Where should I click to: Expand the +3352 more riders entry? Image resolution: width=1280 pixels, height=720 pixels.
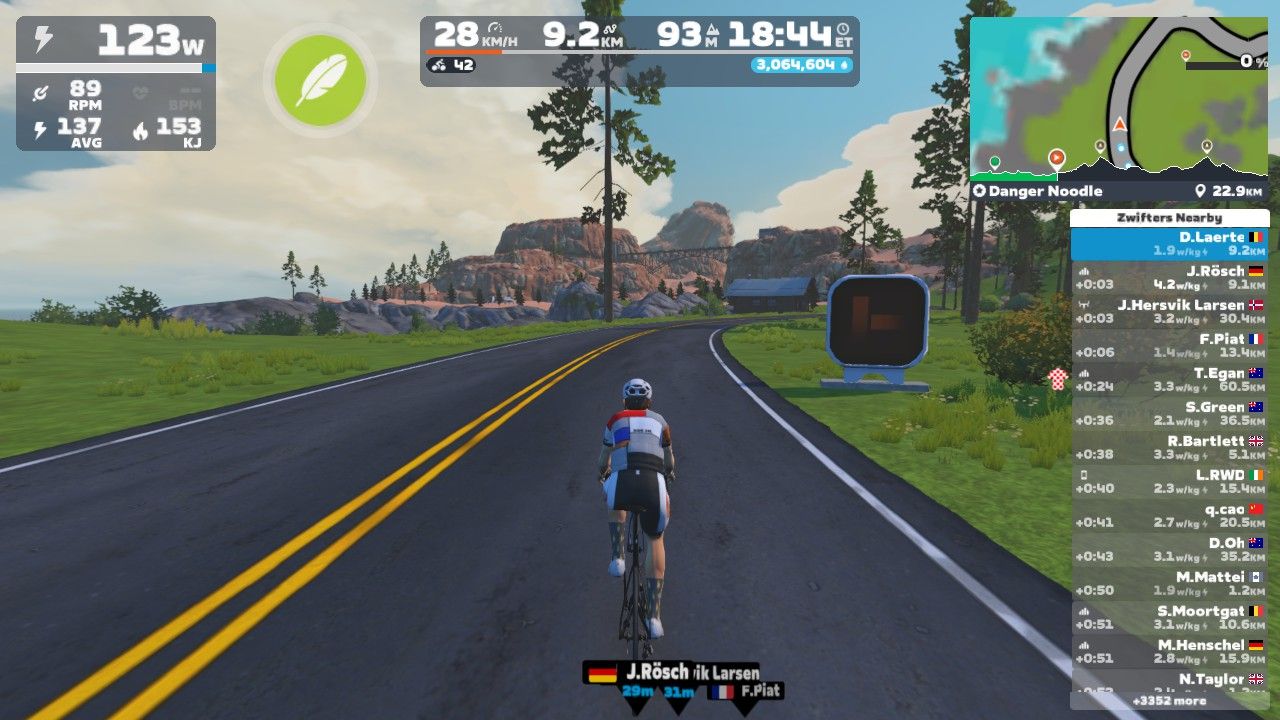1169,701
